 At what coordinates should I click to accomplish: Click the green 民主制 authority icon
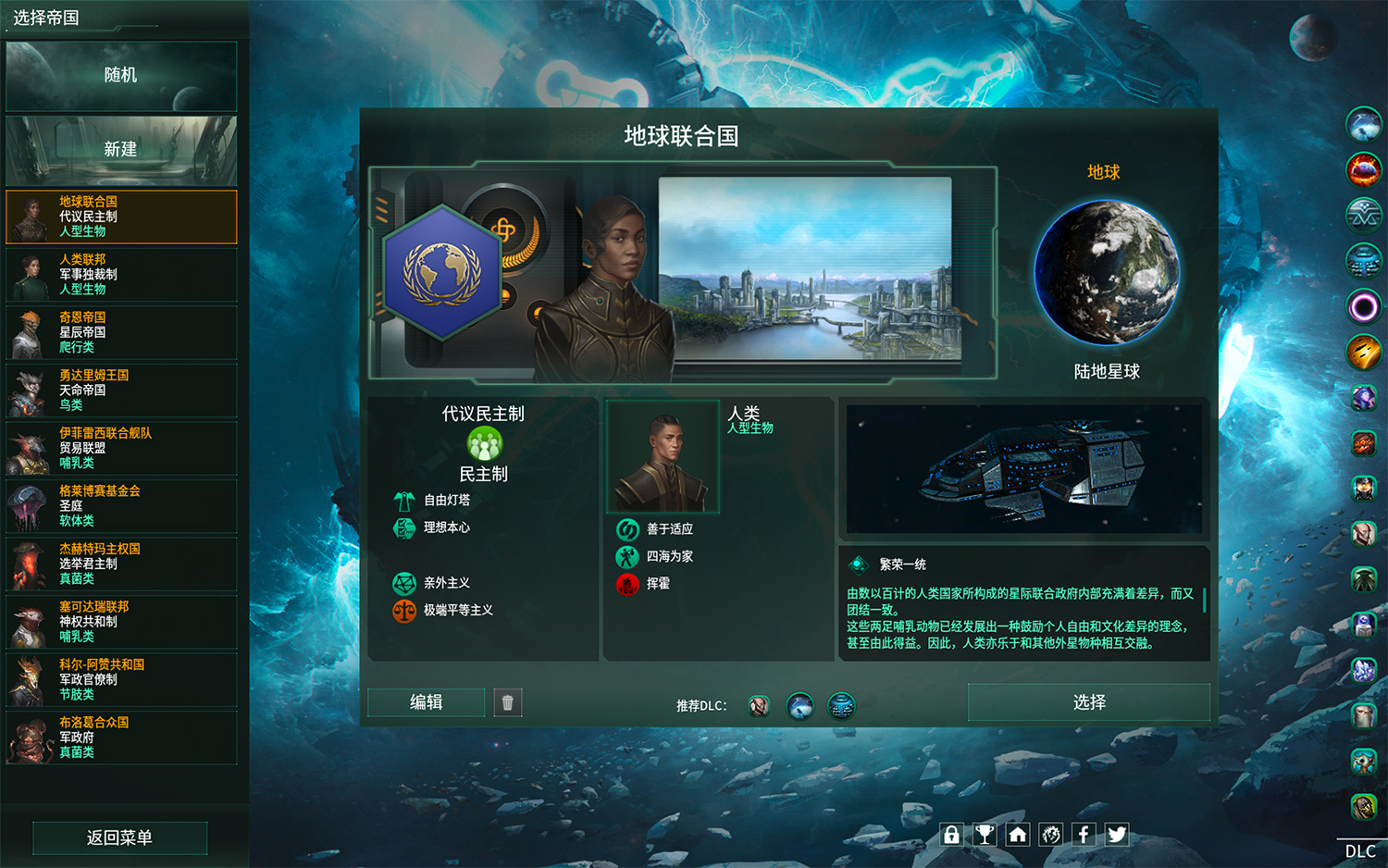(x=483, y=444)
